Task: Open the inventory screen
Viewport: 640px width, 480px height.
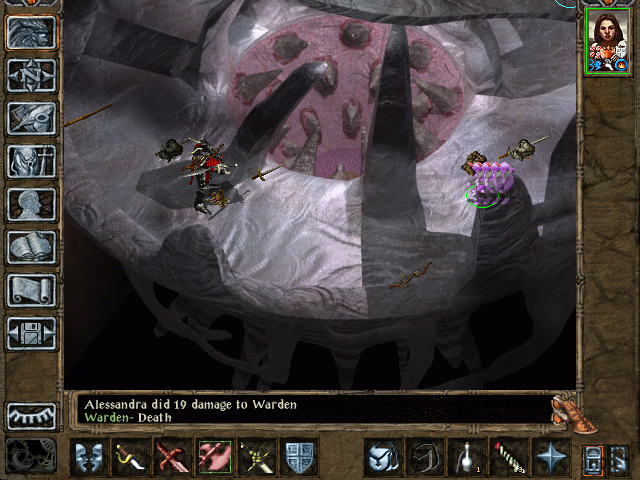Action: tap(32, 161)
